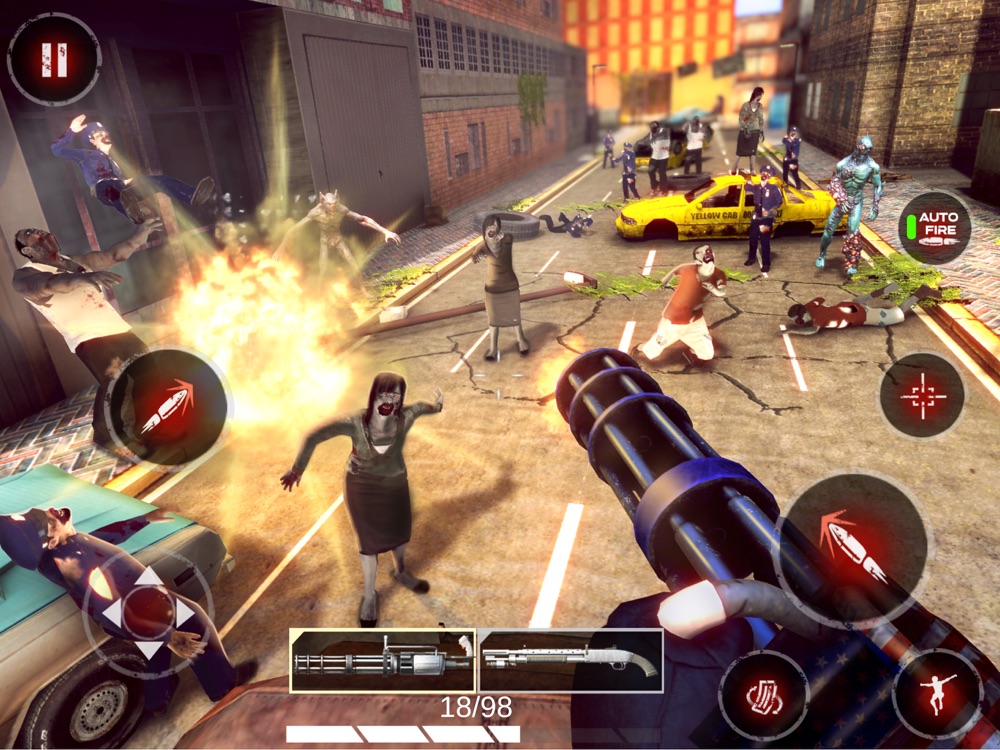Hit the running figure dodge button
The image size is (1000, 750).
pyautogui.click(x=938, y=693)
